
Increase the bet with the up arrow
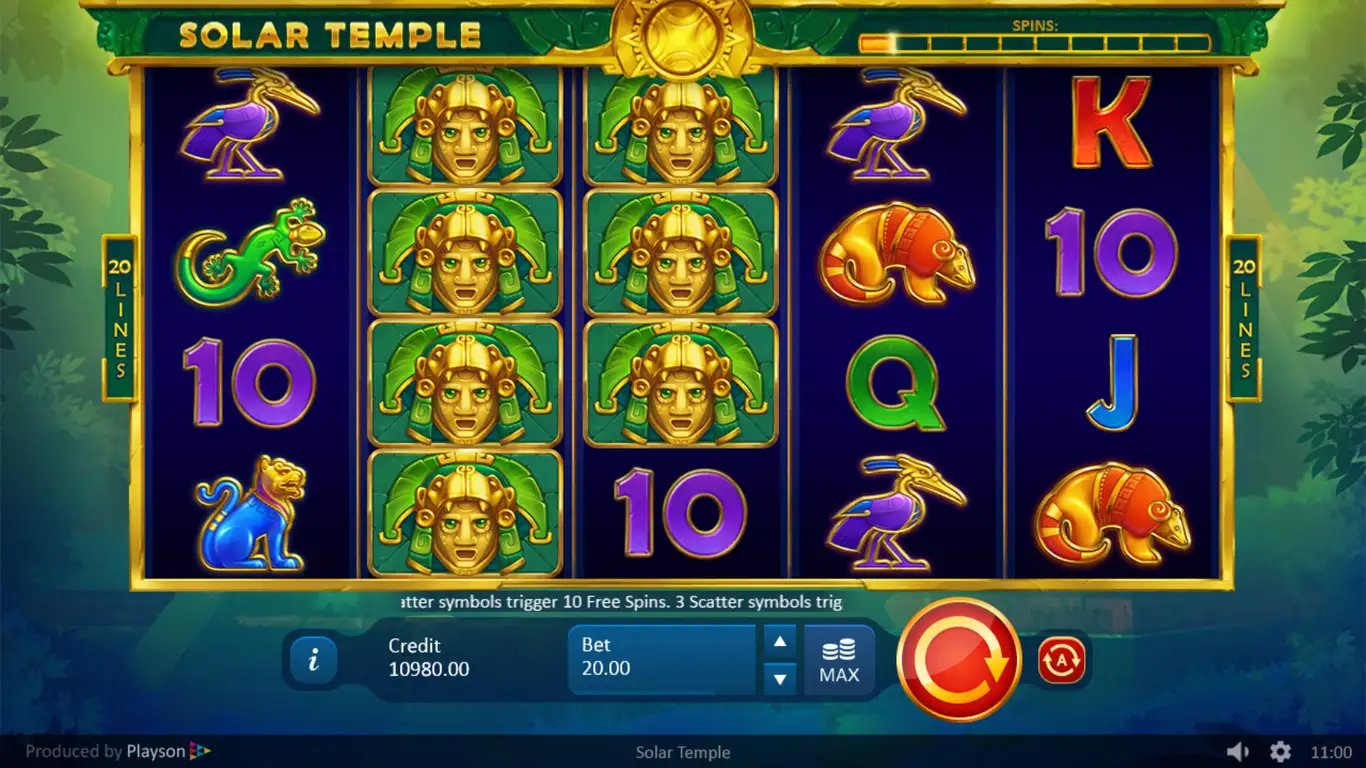coord(779,641)
